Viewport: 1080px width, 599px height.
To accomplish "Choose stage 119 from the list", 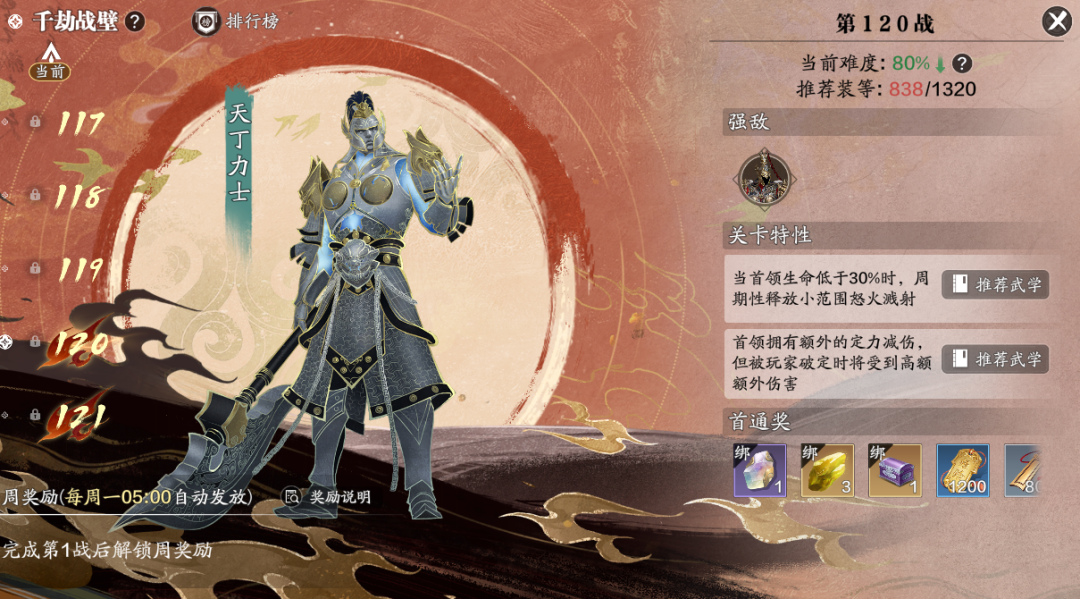I will point(80,269).
